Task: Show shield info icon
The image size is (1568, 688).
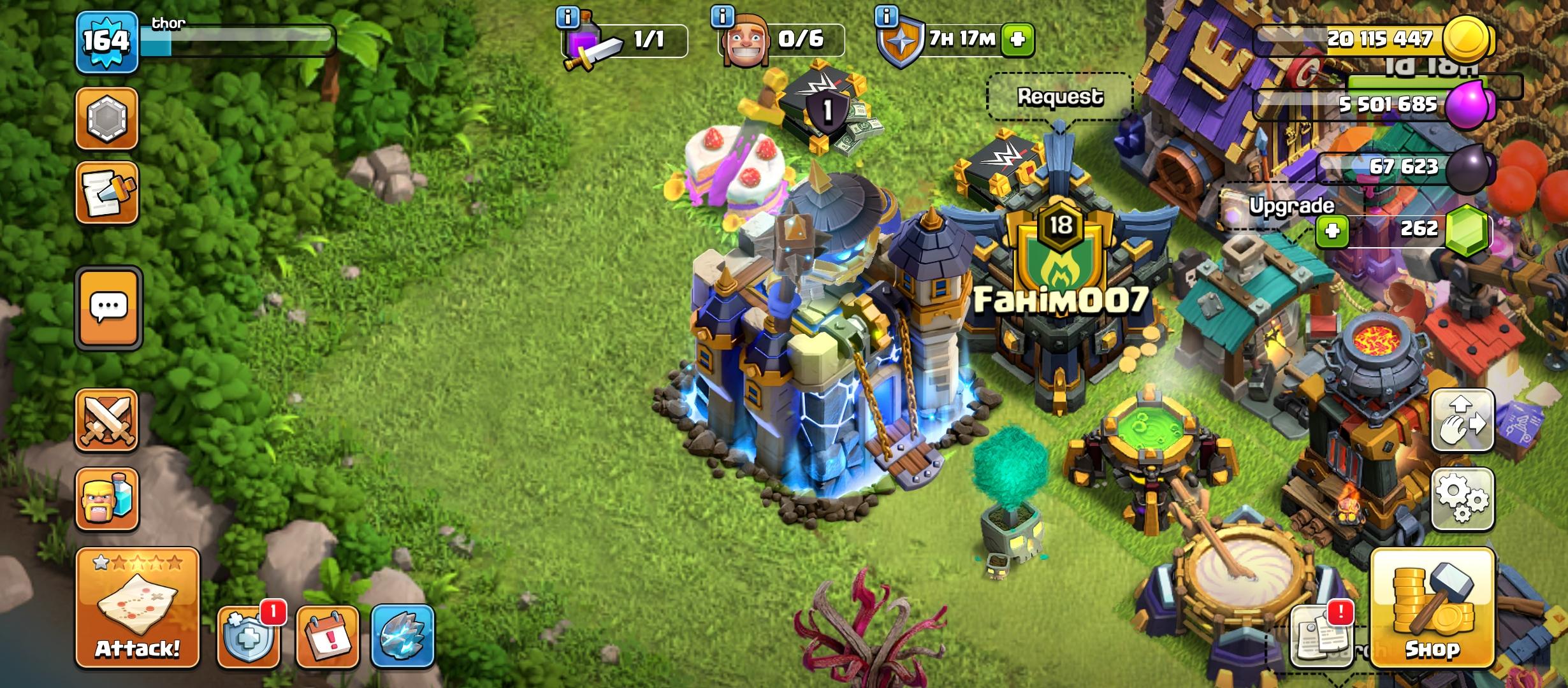Action: coord(887,16)
